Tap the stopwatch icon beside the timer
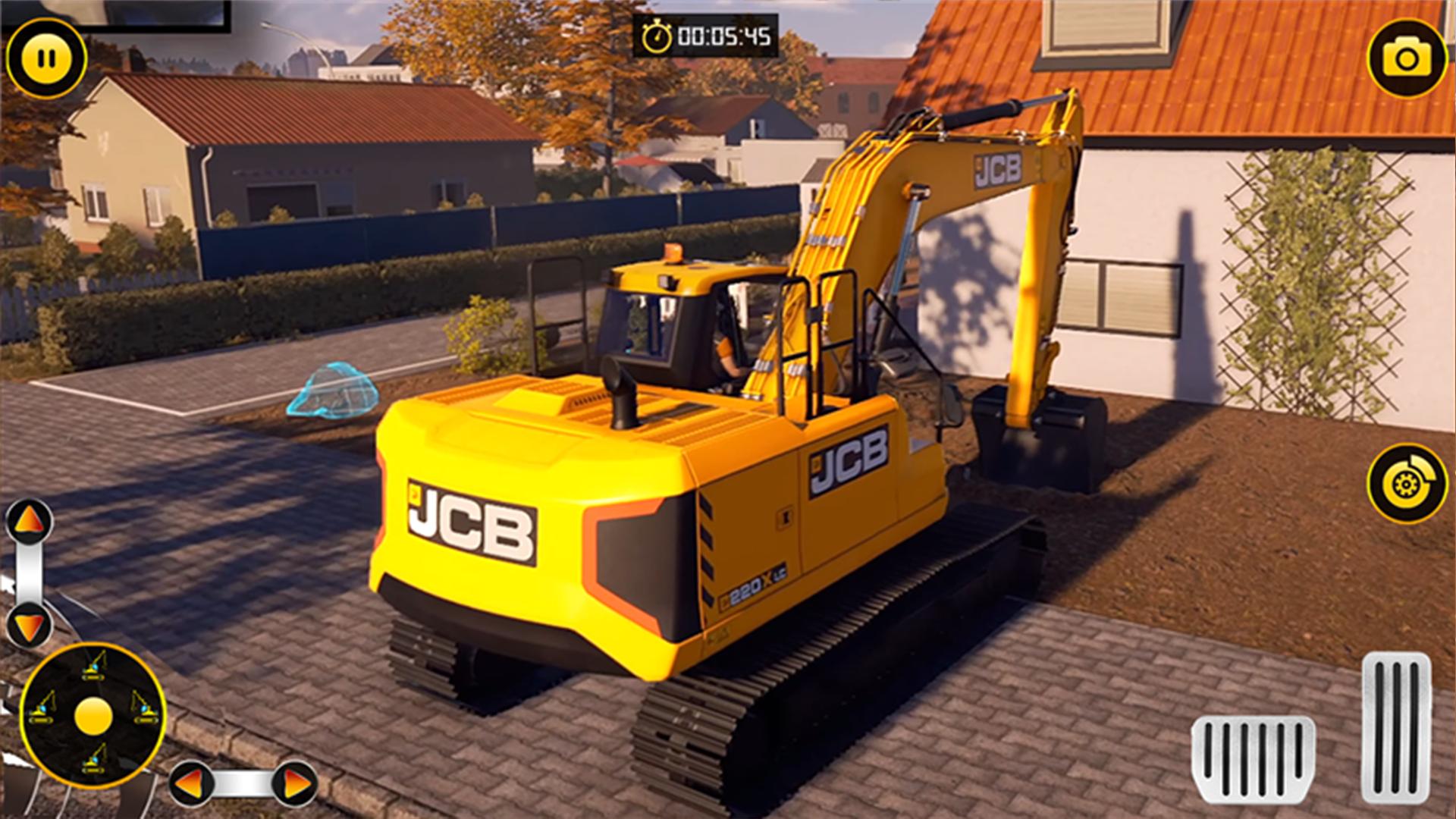 pyautogui.click(x=657, y=36)
